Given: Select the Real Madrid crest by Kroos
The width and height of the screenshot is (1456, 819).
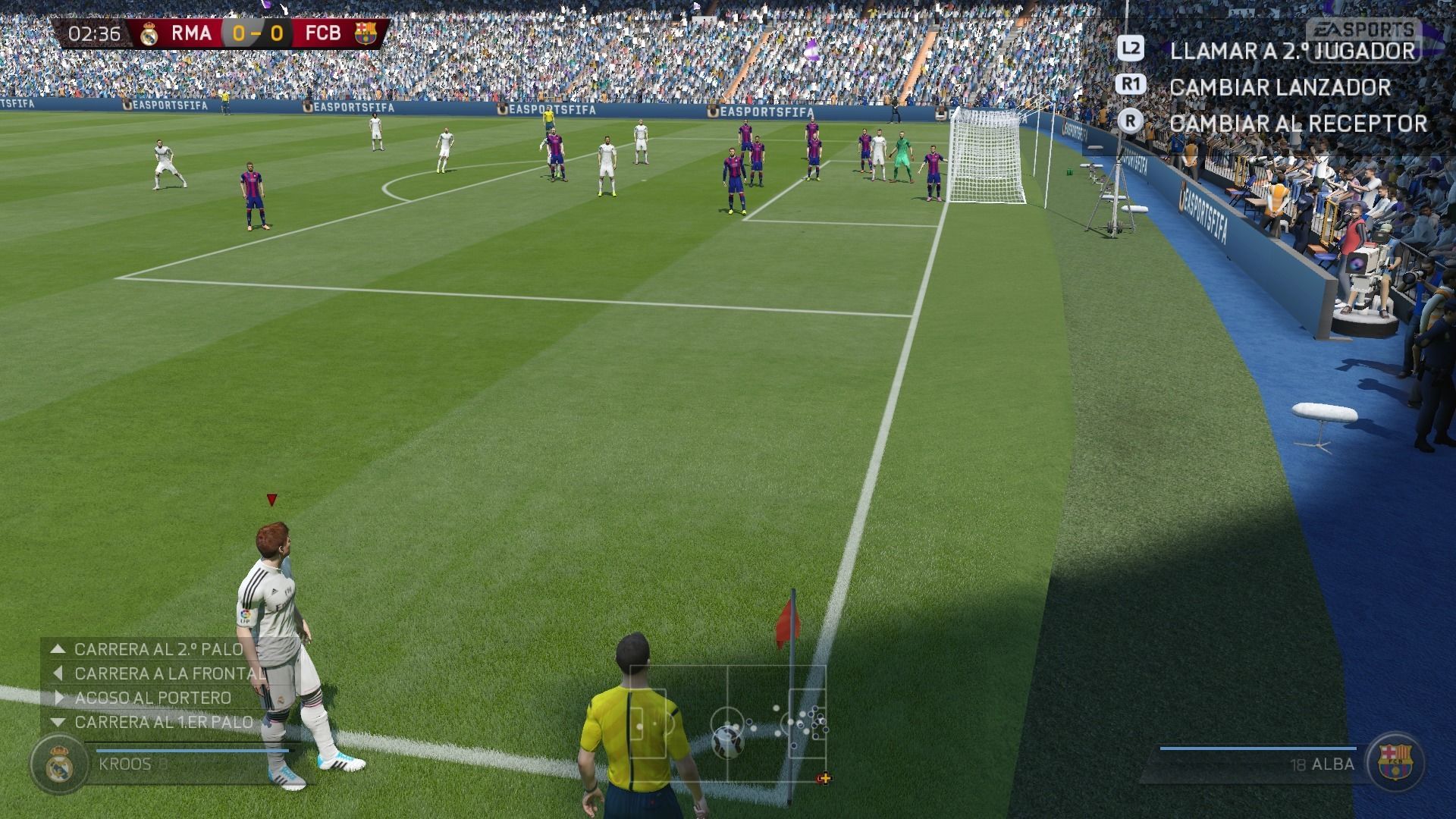Looking at the screenshot, I should [59, 764].
